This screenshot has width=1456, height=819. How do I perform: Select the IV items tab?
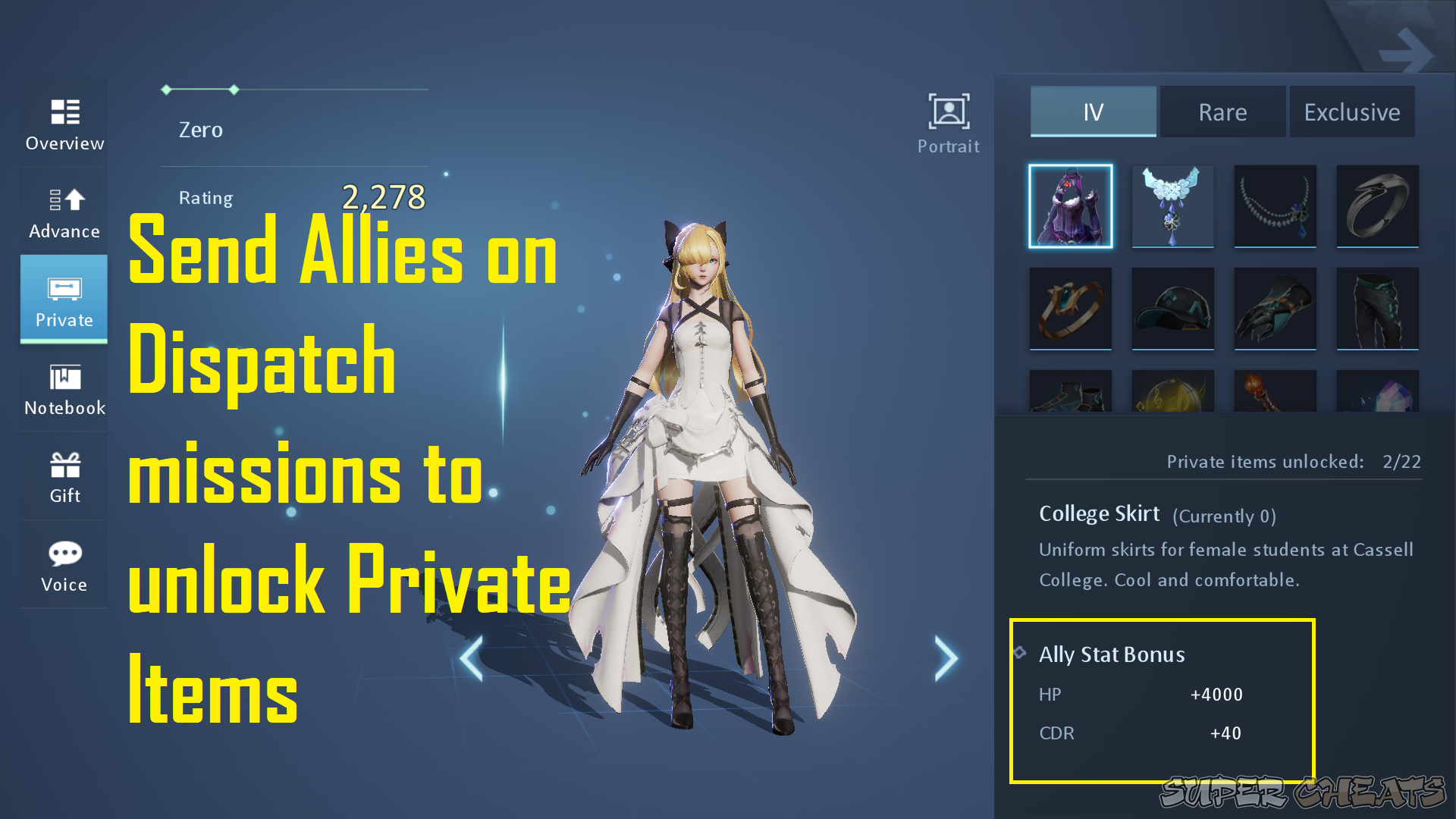point(1092,111)
